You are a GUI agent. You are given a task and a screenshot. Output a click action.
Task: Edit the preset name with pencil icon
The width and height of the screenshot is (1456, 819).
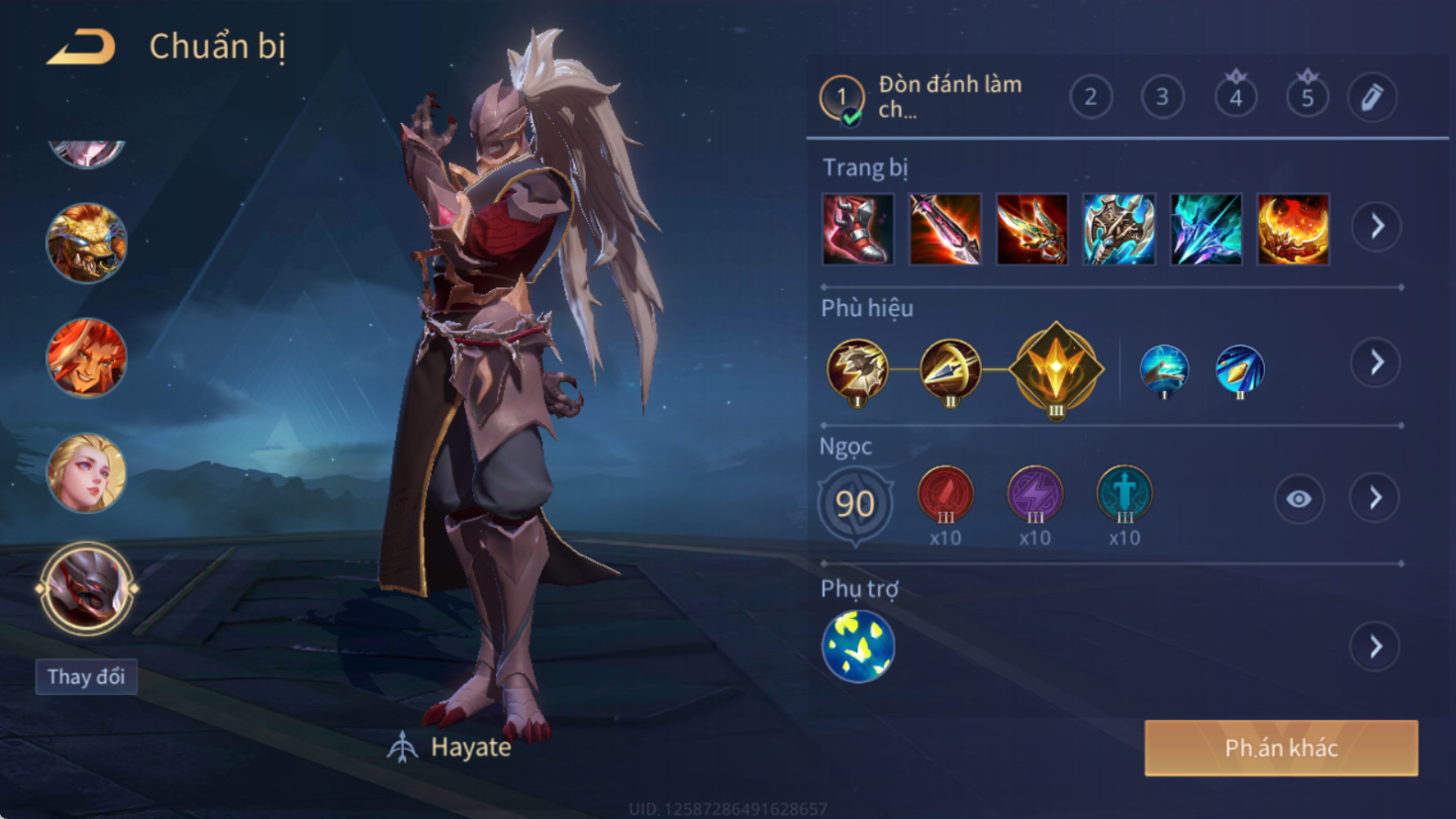pos(1372,97)
